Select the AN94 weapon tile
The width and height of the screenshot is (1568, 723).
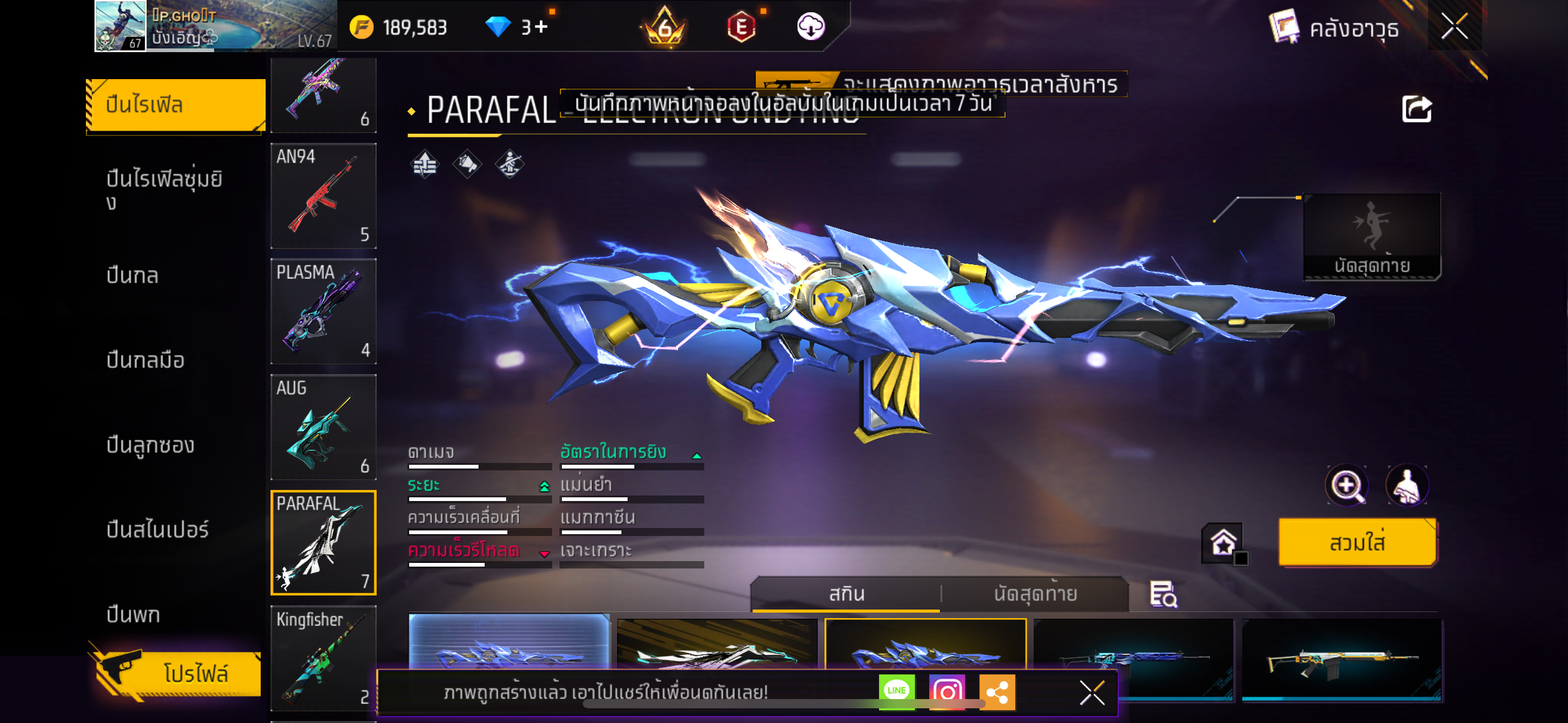click(323, 196)
